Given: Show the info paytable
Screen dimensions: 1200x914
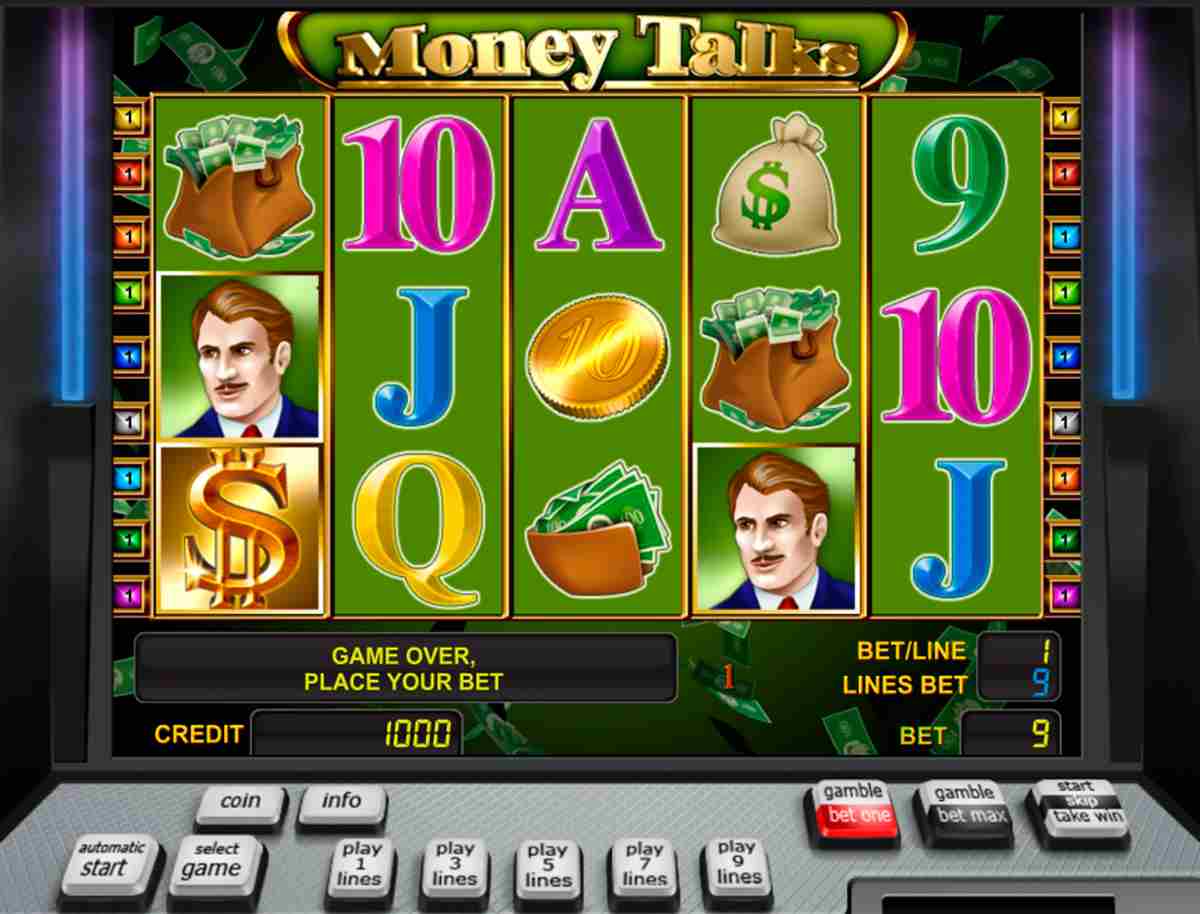Looking at the screenshot, I should (x=341, y=802).
